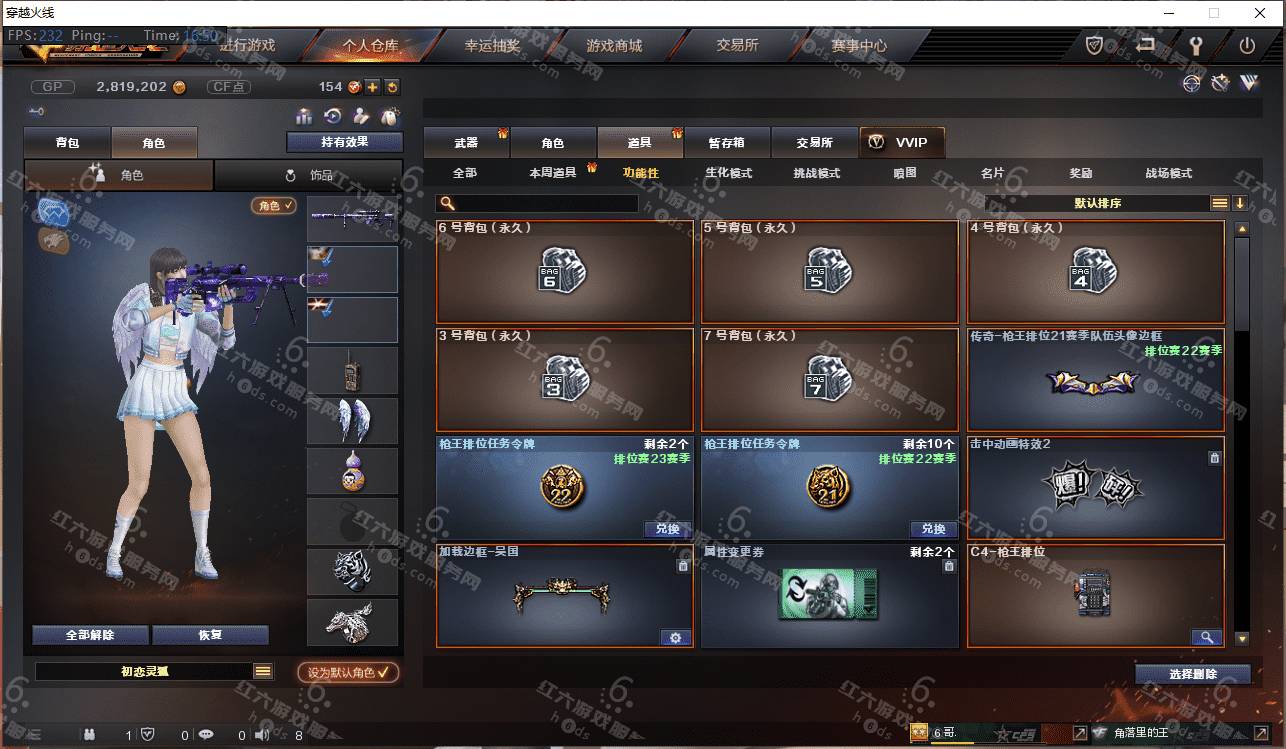The height and width of the screenshot is (749, 1286).
Task: Switch to the 背包 bag tab
Action: tap(67, 143)
